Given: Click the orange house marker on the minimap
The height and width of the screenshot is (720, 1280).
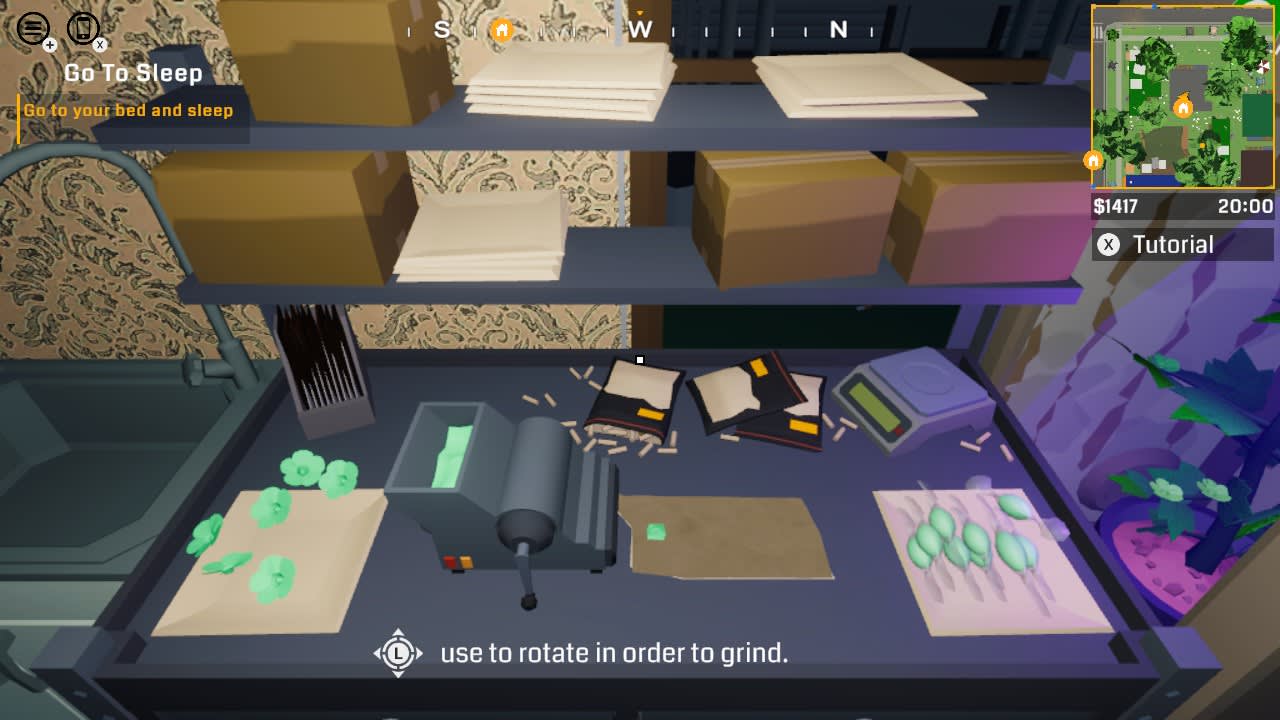Looking at the screenshot, I should pyautogui.click(x=1093, y=158).
